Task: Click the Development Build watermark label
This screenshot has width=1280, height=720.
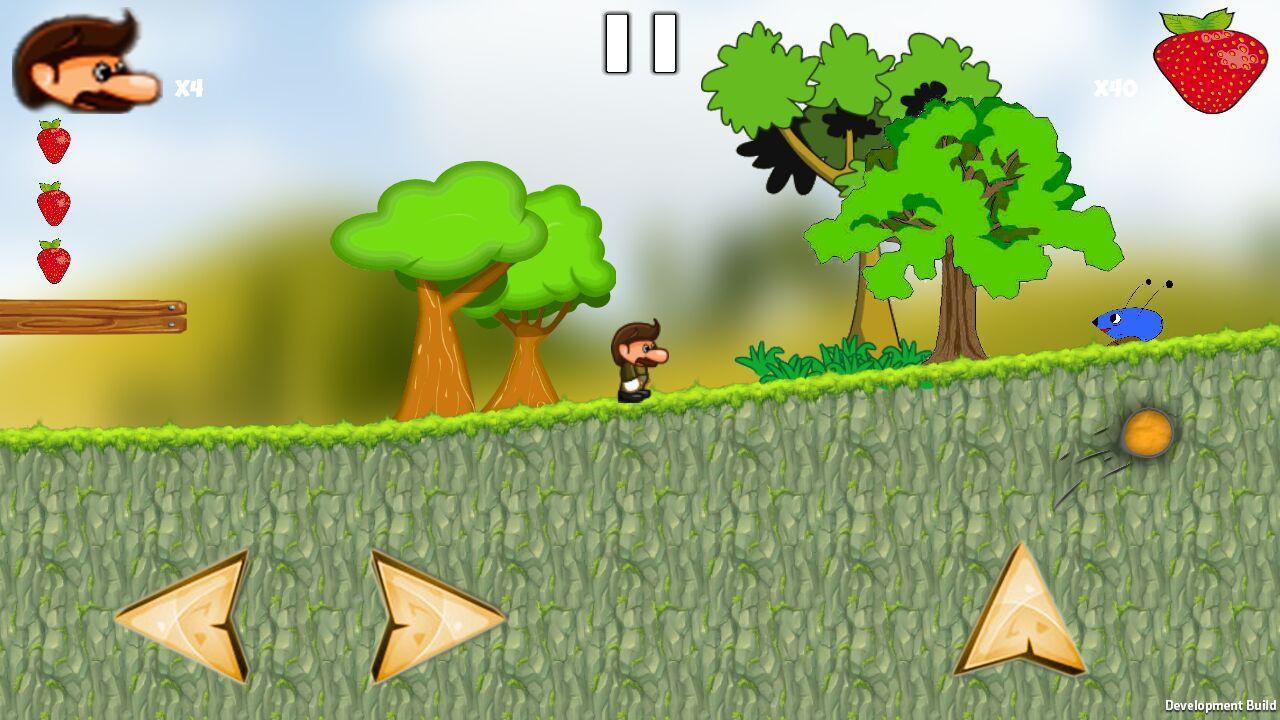Action: click(1219, 707)
